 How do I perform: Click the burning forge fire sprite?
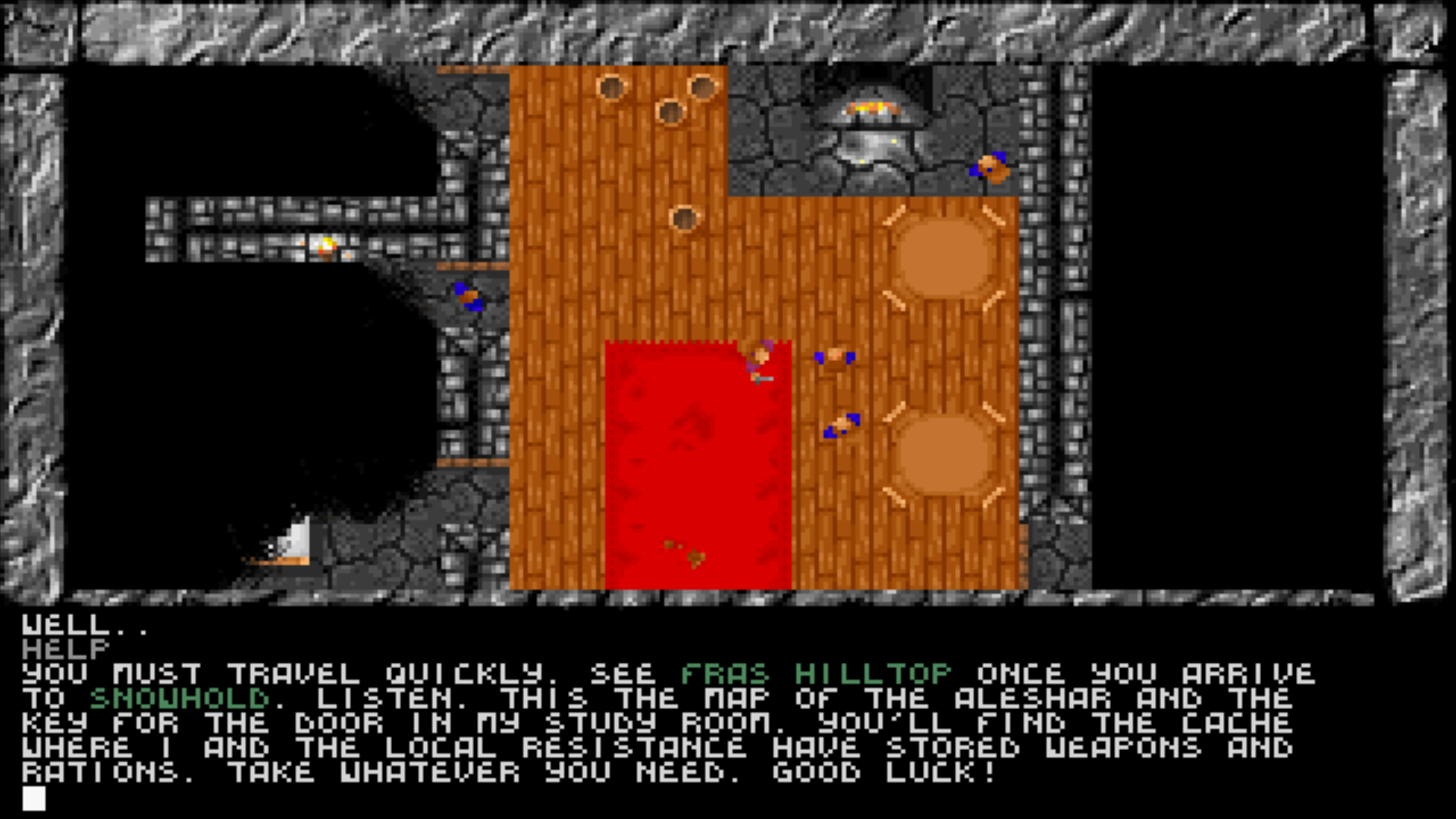[872, 106]
